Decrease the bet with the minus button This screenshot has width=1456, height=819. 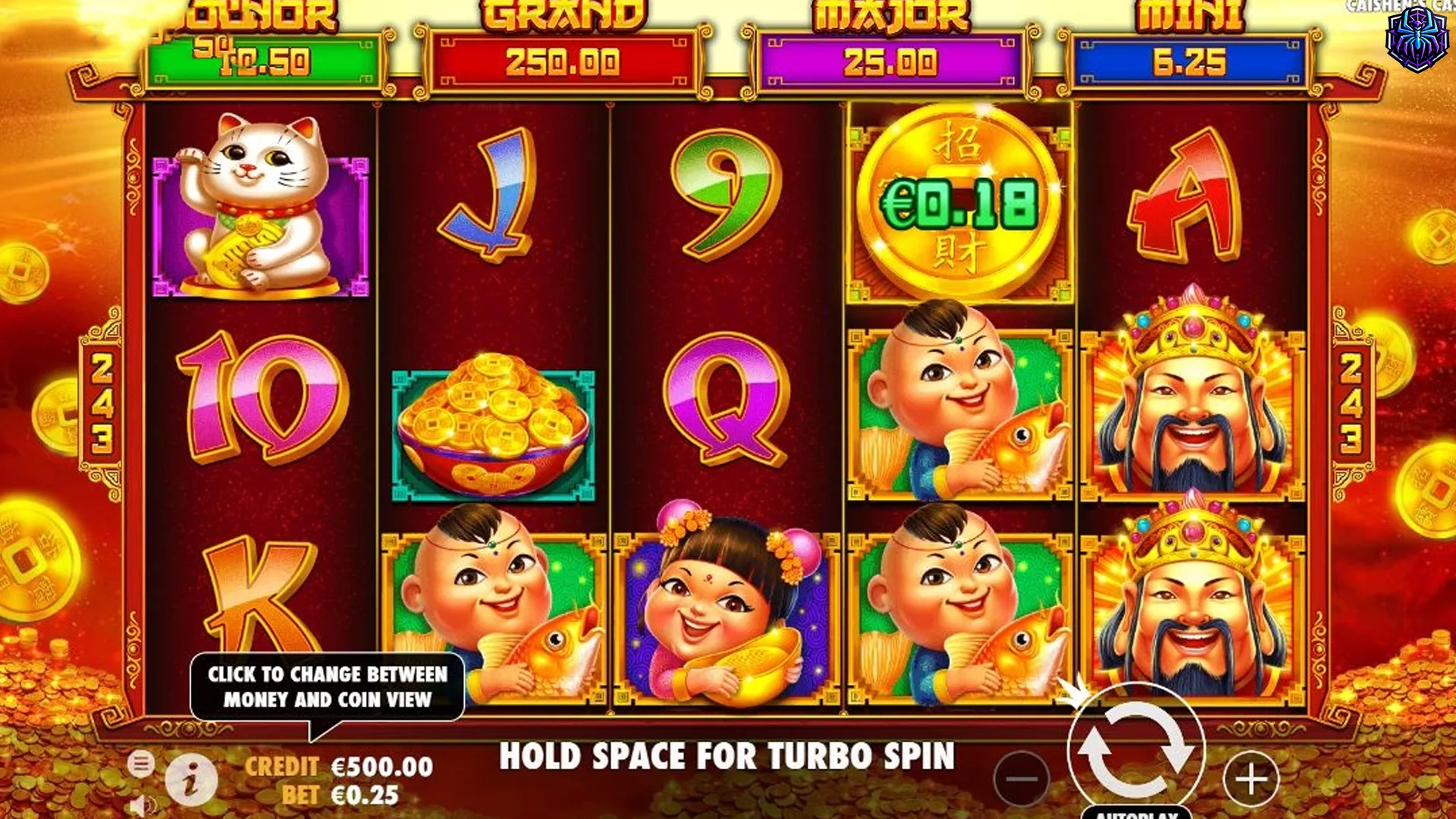(1021, 779)
